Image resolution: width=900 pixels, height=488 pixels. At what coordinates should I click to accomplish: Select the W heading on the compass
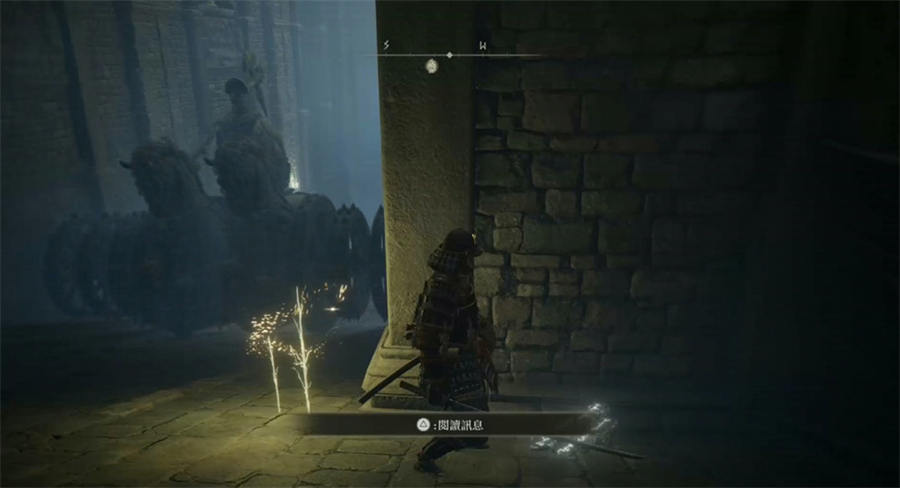(x=483, y=45)
